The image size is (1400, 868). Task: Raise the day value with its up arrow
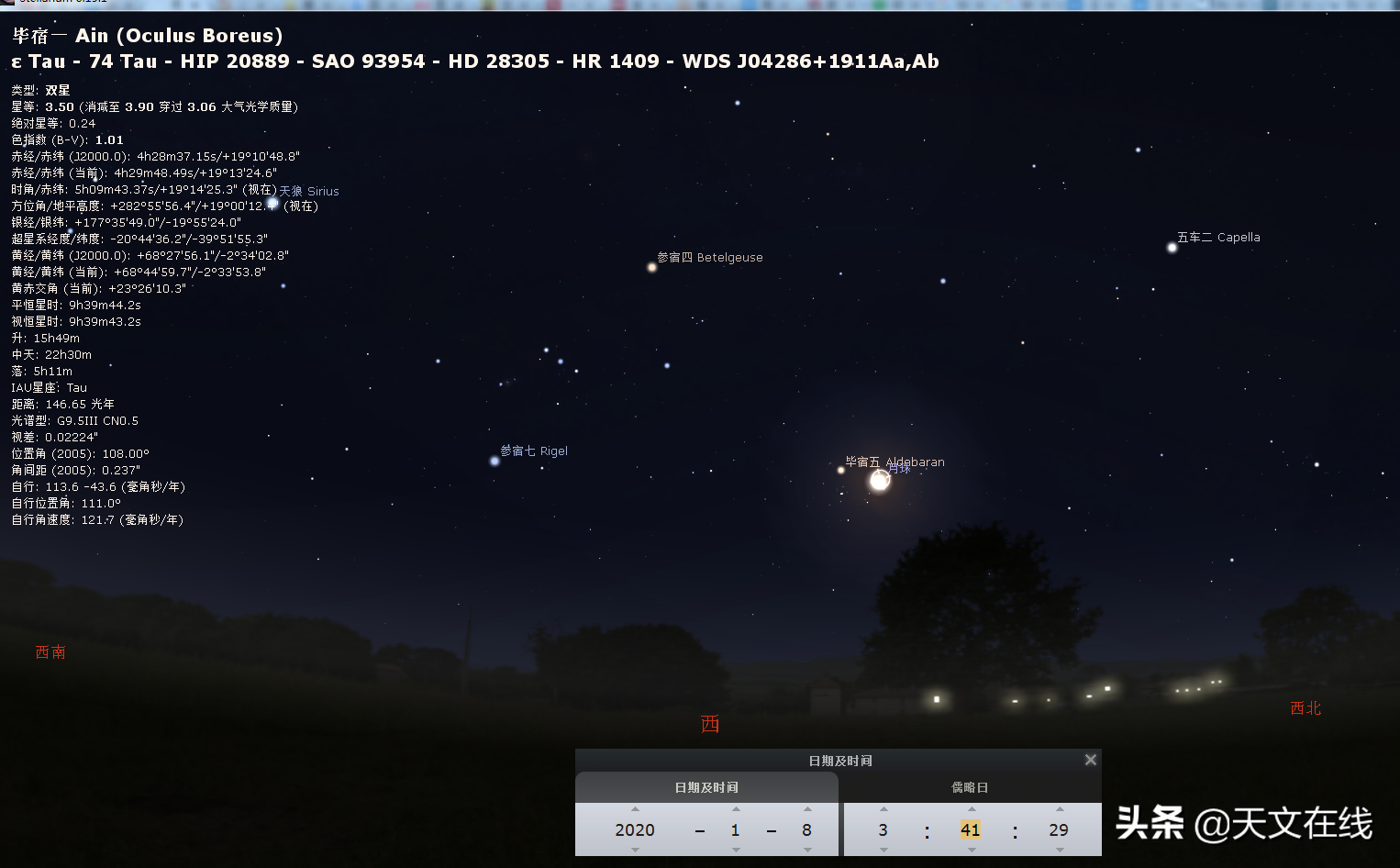pyautogui.click(x=807, y=809)
